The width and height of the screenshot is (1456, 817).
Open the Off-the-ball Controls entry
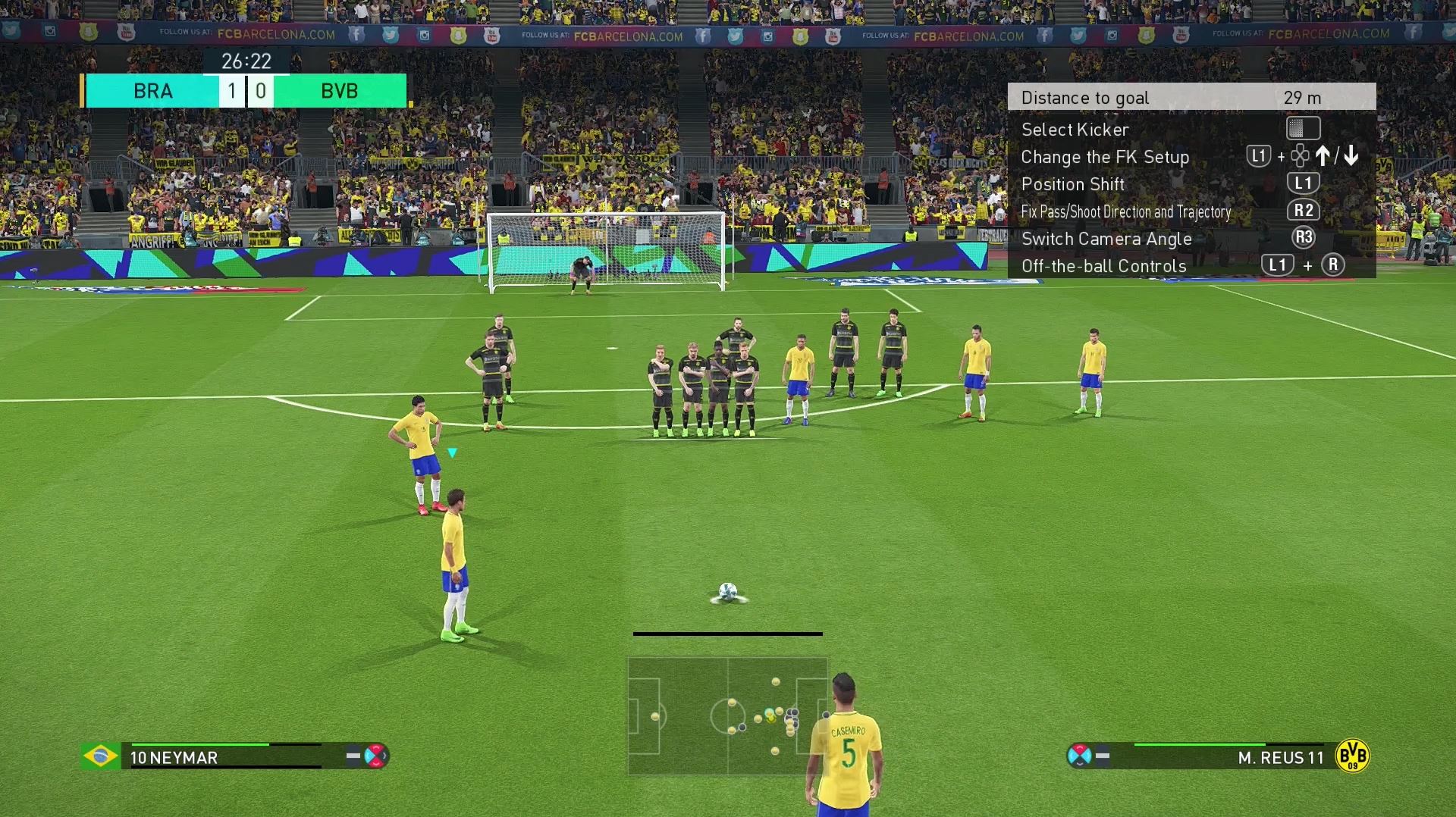(x=1103, y=266)
